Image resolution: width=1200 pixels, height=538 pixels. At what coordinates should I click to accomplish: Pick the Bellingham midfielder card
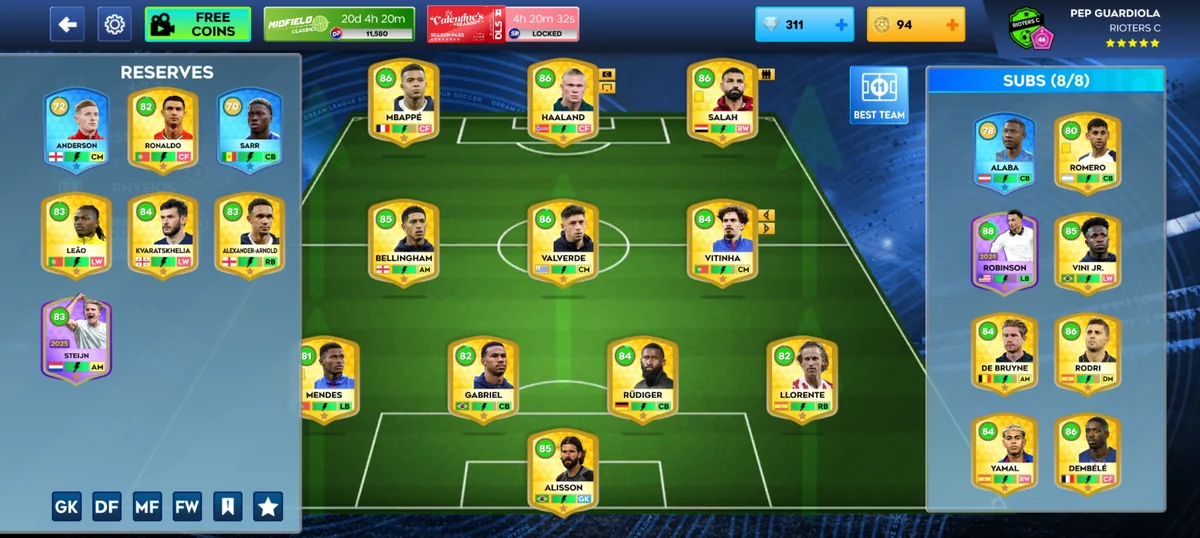tap(404, 242)
